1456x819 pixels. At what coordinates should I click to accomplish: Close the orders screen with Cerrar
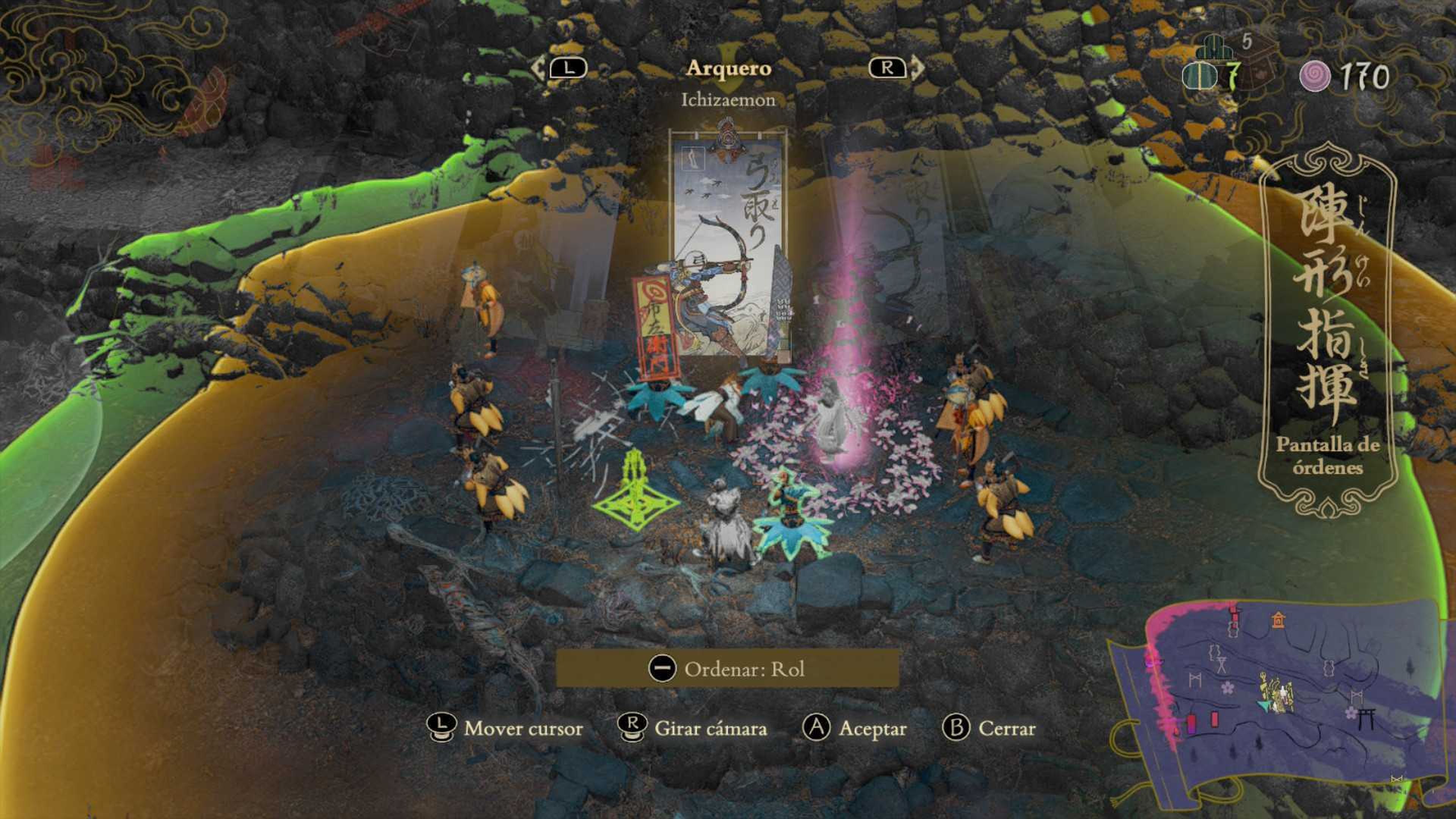pos(989,728)
